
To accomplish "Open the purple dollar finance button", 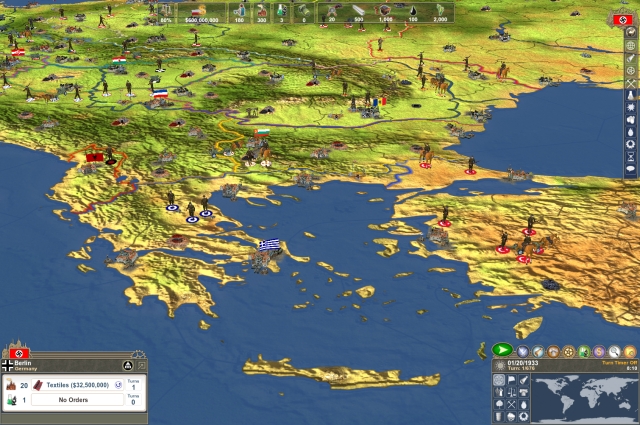I will pyautogui.click(x=599, y=351).
